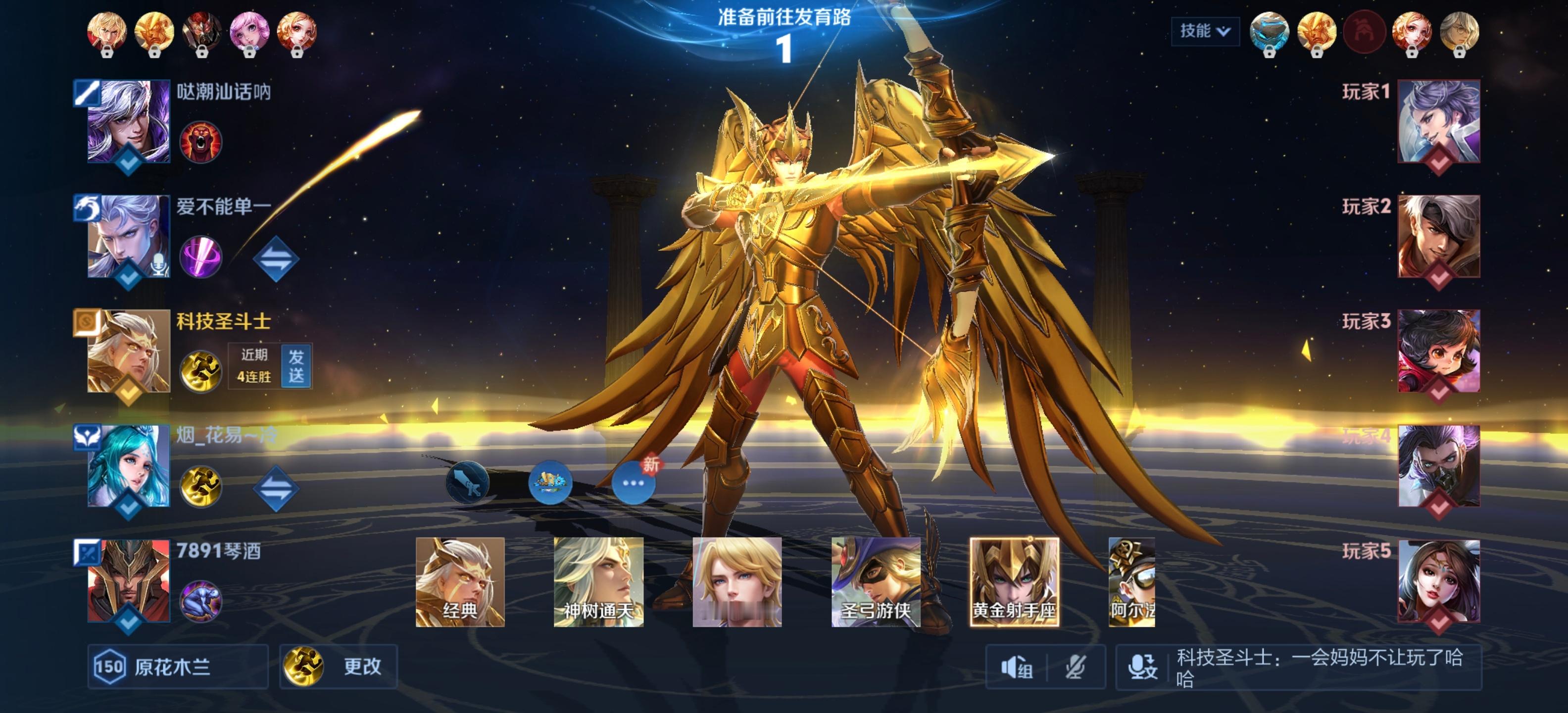Click the blonde-haired skin thumbnail

(x=736, y=581)
